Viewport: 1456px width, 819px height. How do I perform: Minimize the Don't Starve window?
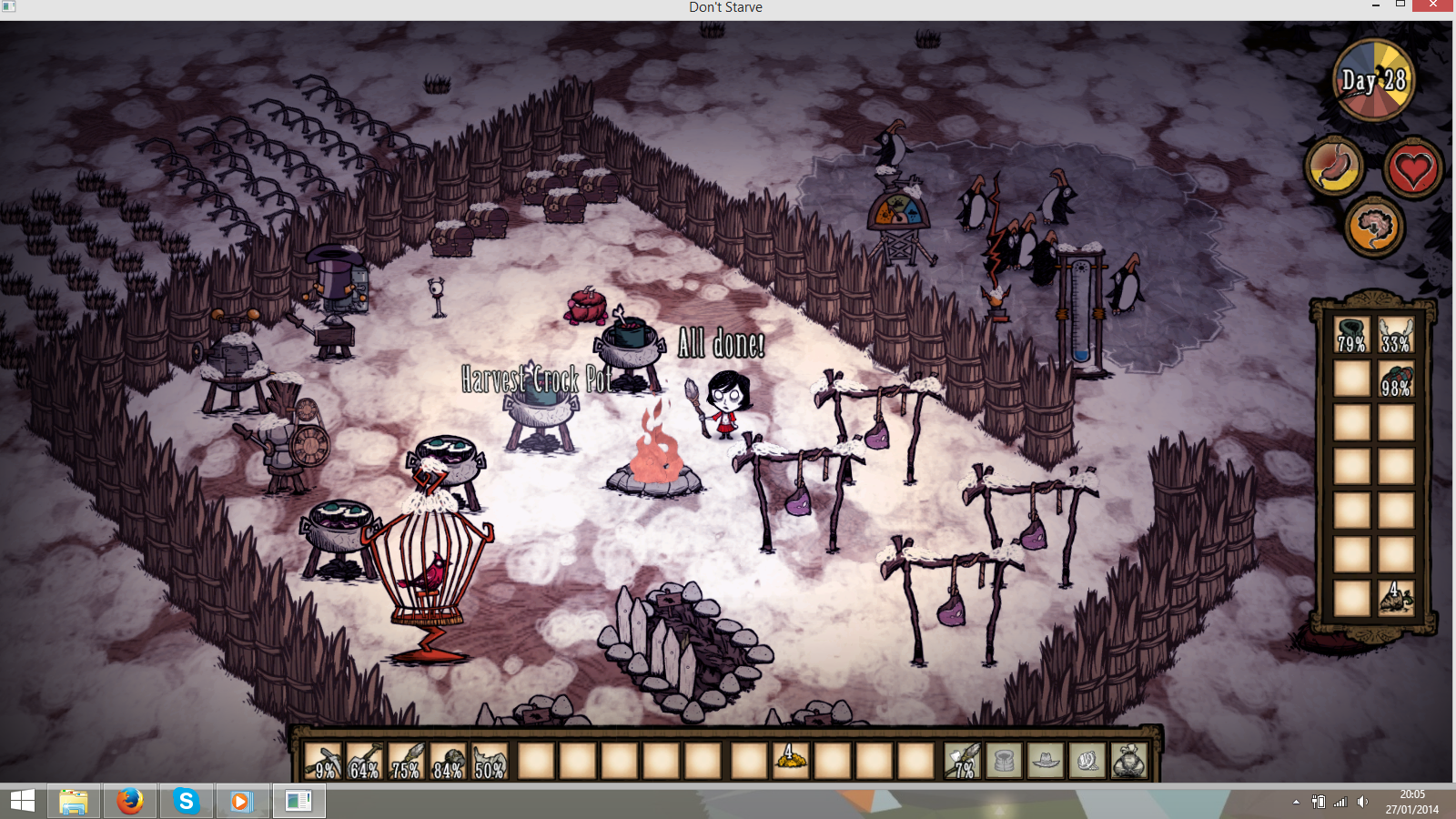pos(1375,5)
